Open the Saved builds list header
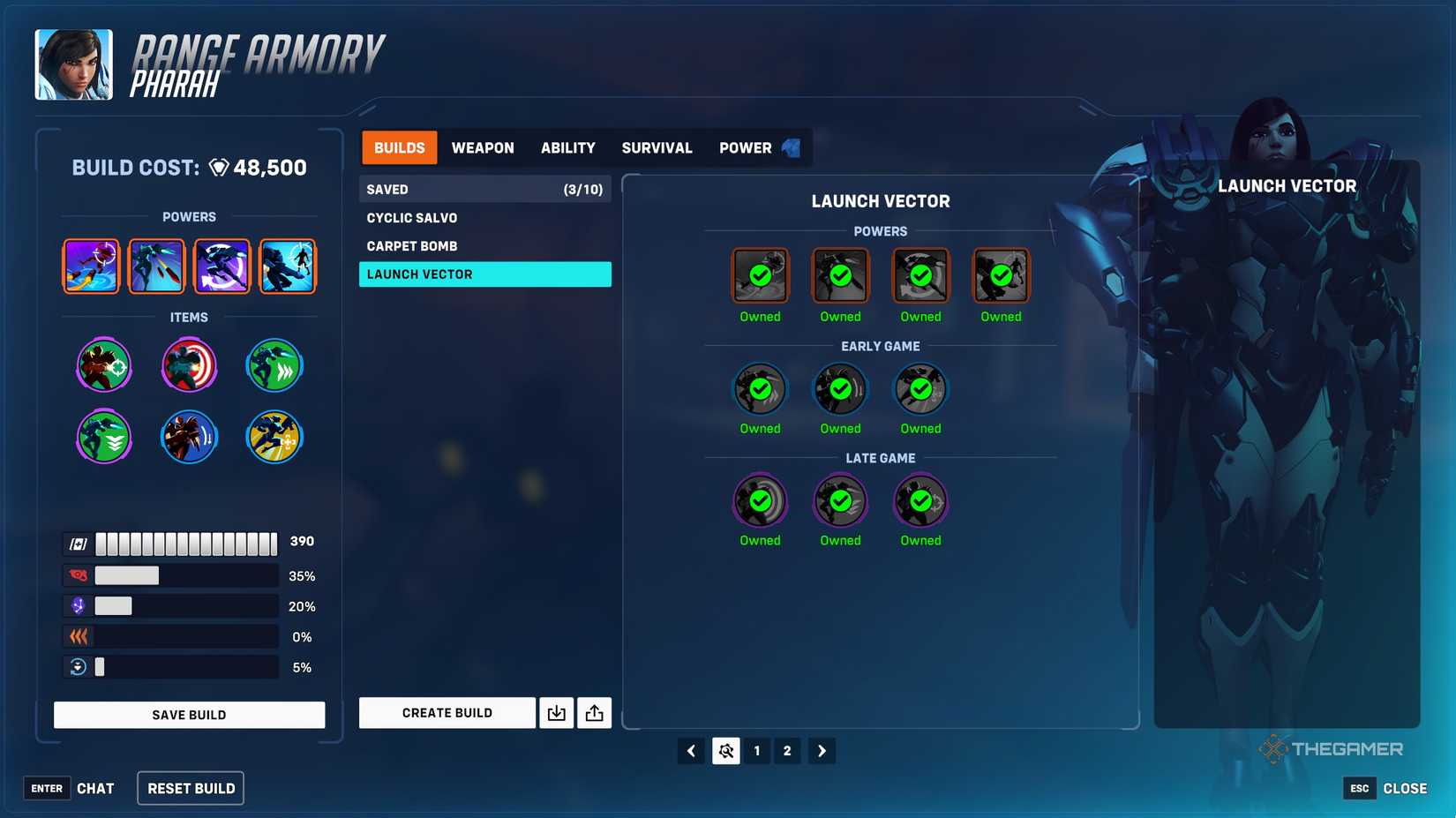The image size is (1456, 818). [484, 189]
